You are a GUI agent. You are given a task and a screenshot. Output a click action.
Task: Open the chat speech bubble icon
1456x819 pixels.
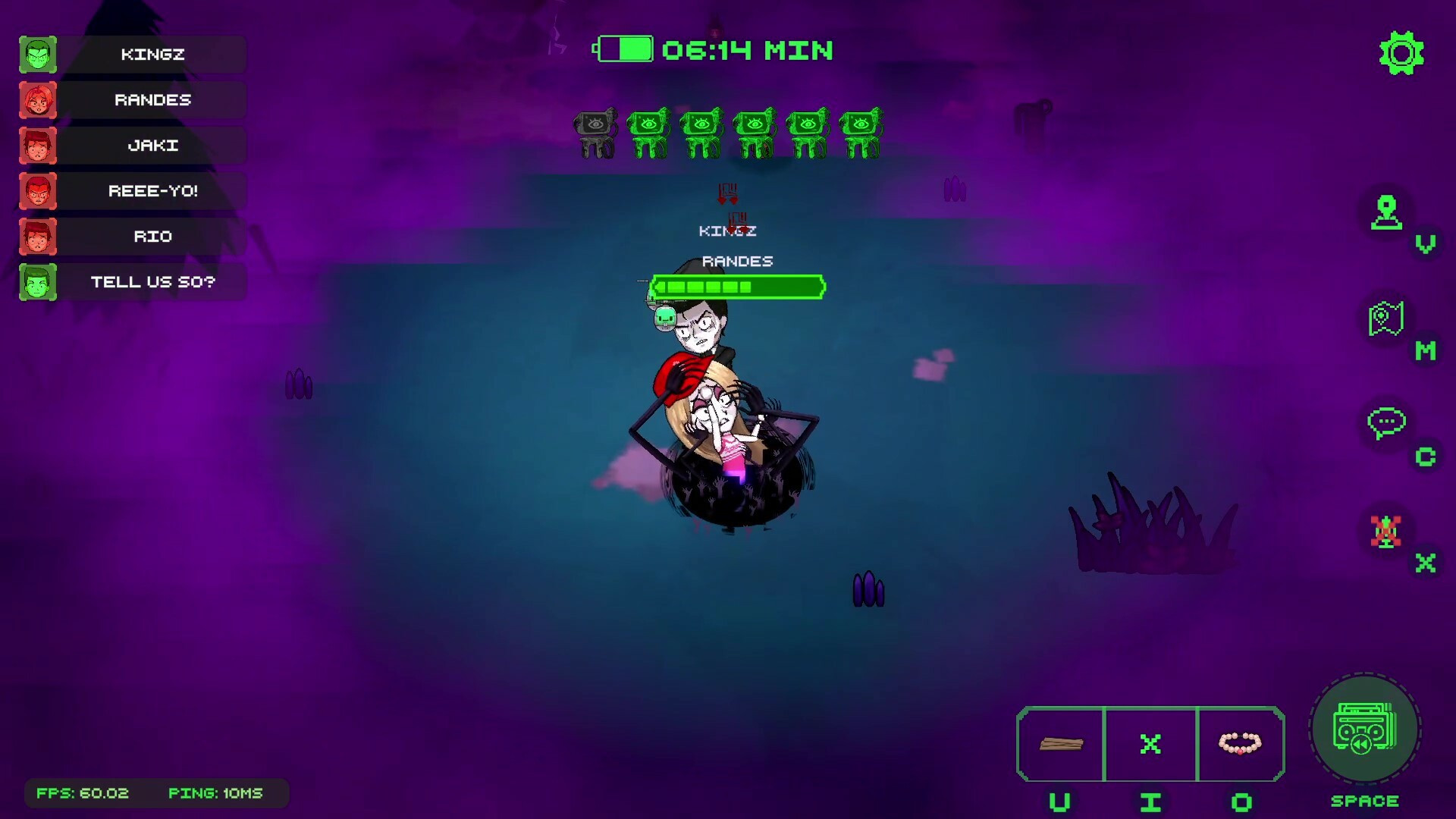pyautogui.click(x=1386, y=424)
